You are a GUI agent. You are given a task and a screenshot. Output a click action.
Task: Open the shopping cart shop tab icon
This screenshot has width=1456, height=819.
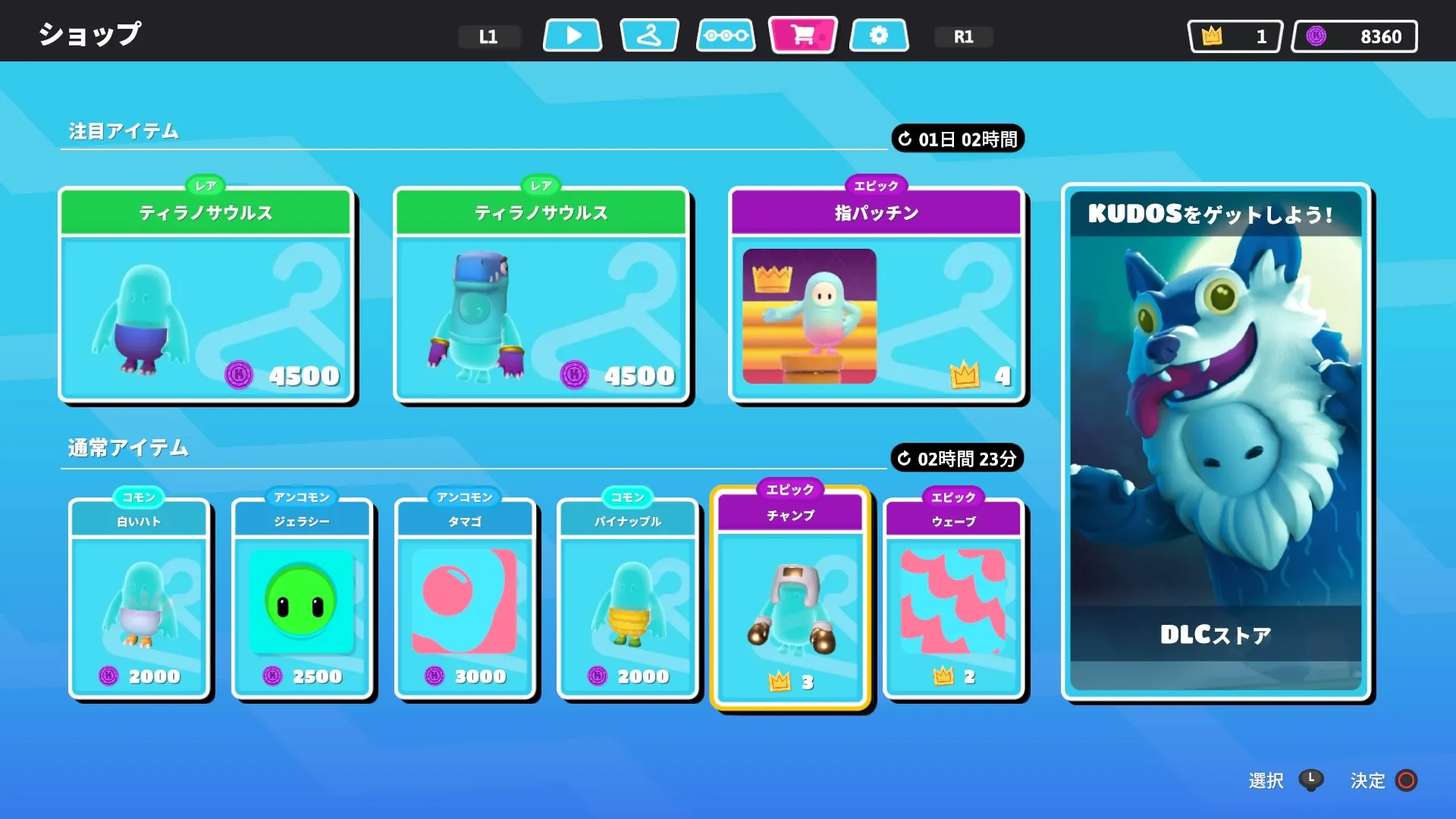tap(802, 35)
